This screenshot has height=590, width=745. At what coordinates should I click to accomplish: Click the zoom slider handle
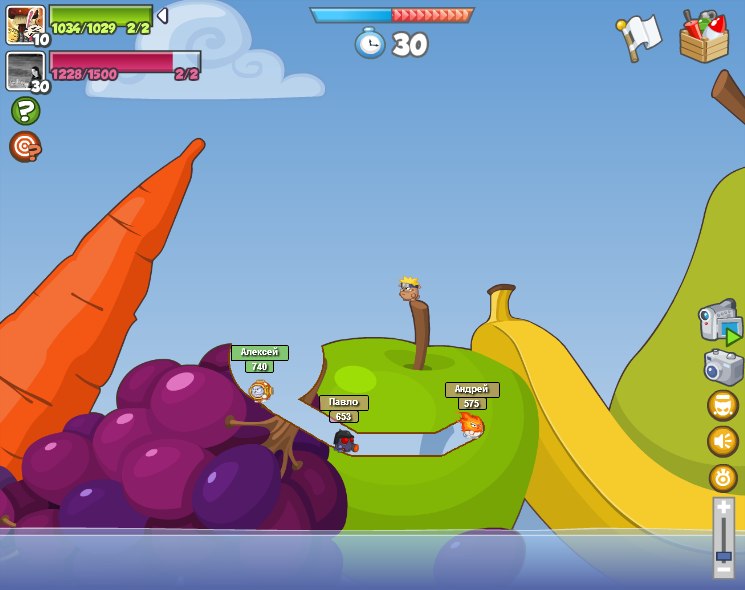pos(723,555)
